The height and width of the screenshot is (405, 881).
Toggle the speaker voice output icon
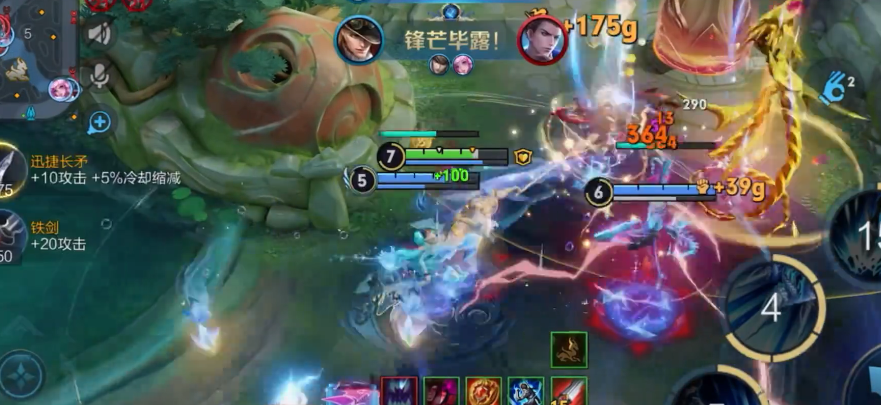(x=100, y=33)
